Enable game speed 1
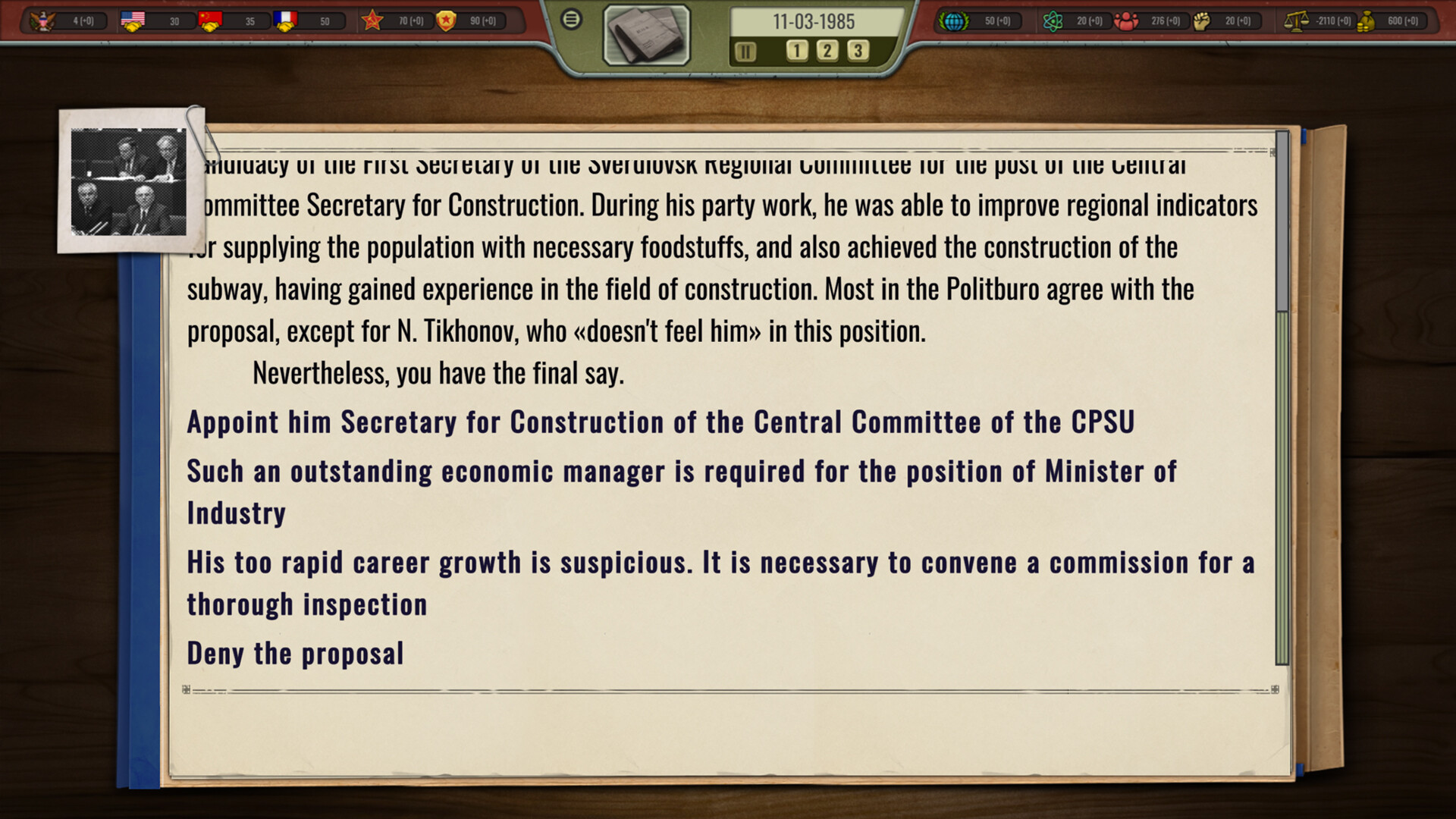 pyautogui.click(x=796, y=51)
